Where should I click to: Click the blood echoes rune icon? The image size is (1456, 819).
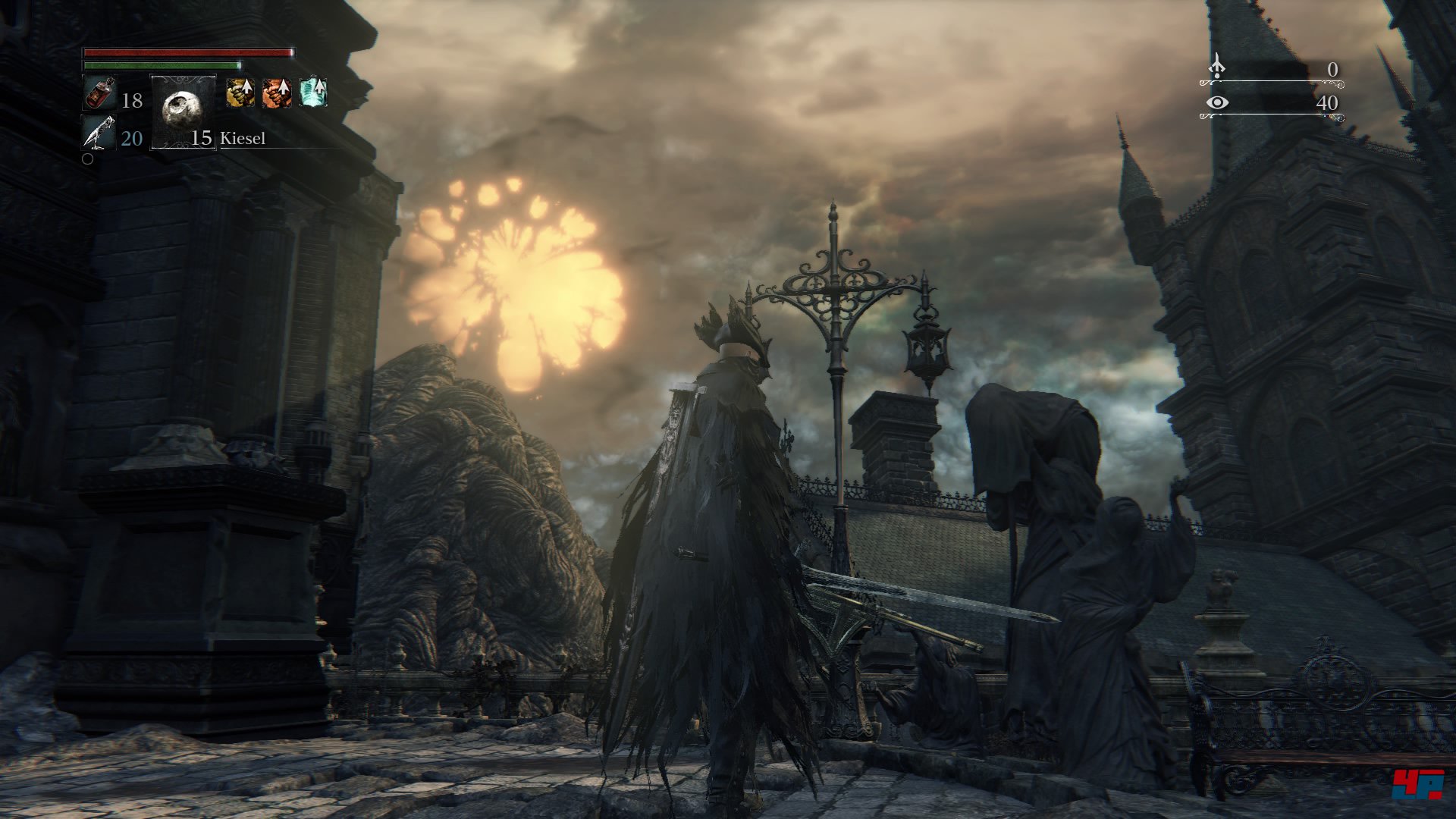[1216, 67]
